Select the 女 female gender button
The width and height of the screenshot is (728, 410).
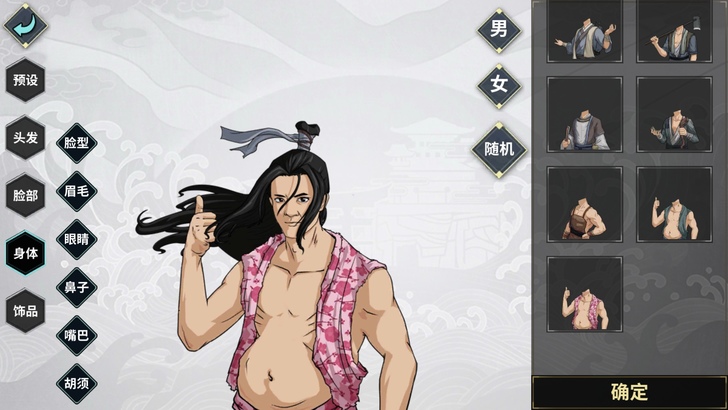tap(498, 86)
